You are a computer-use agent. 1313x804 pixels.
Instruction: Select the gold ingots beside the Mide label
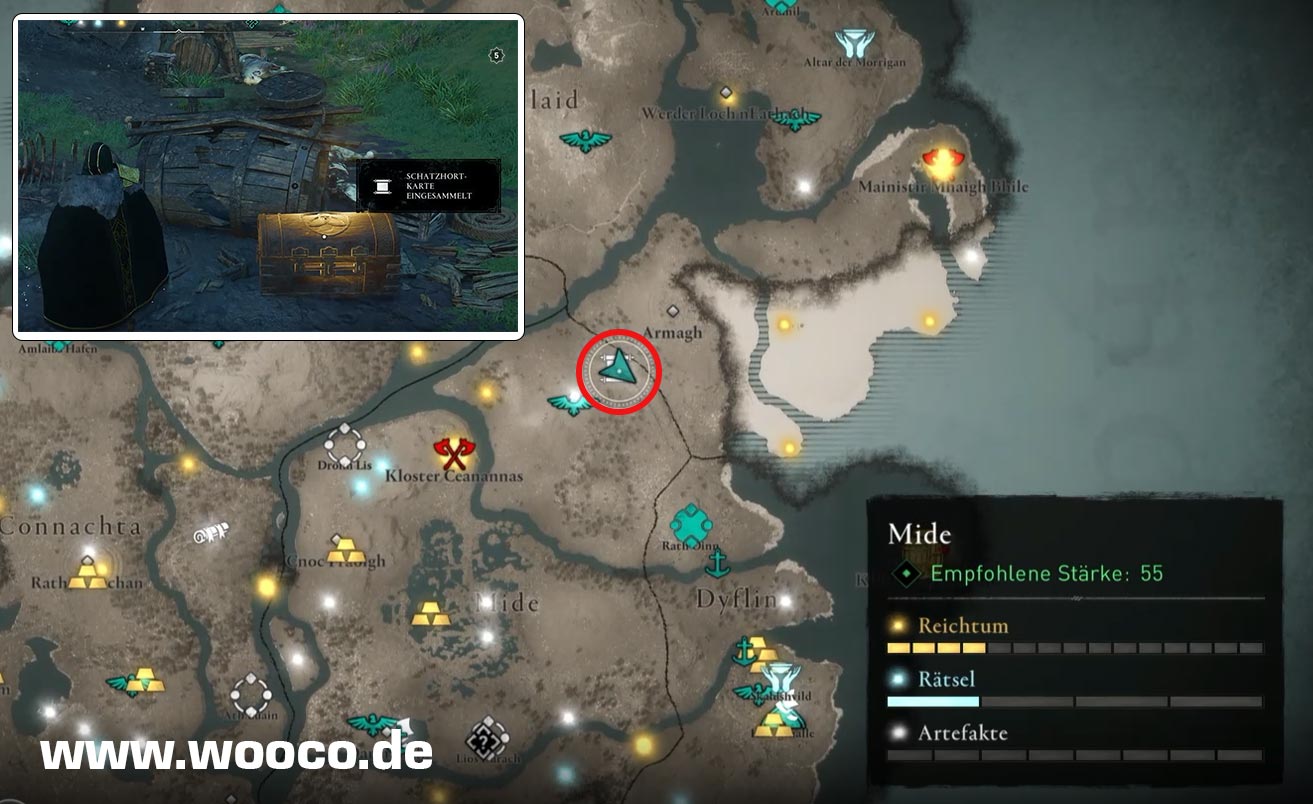tap(431, 612)
